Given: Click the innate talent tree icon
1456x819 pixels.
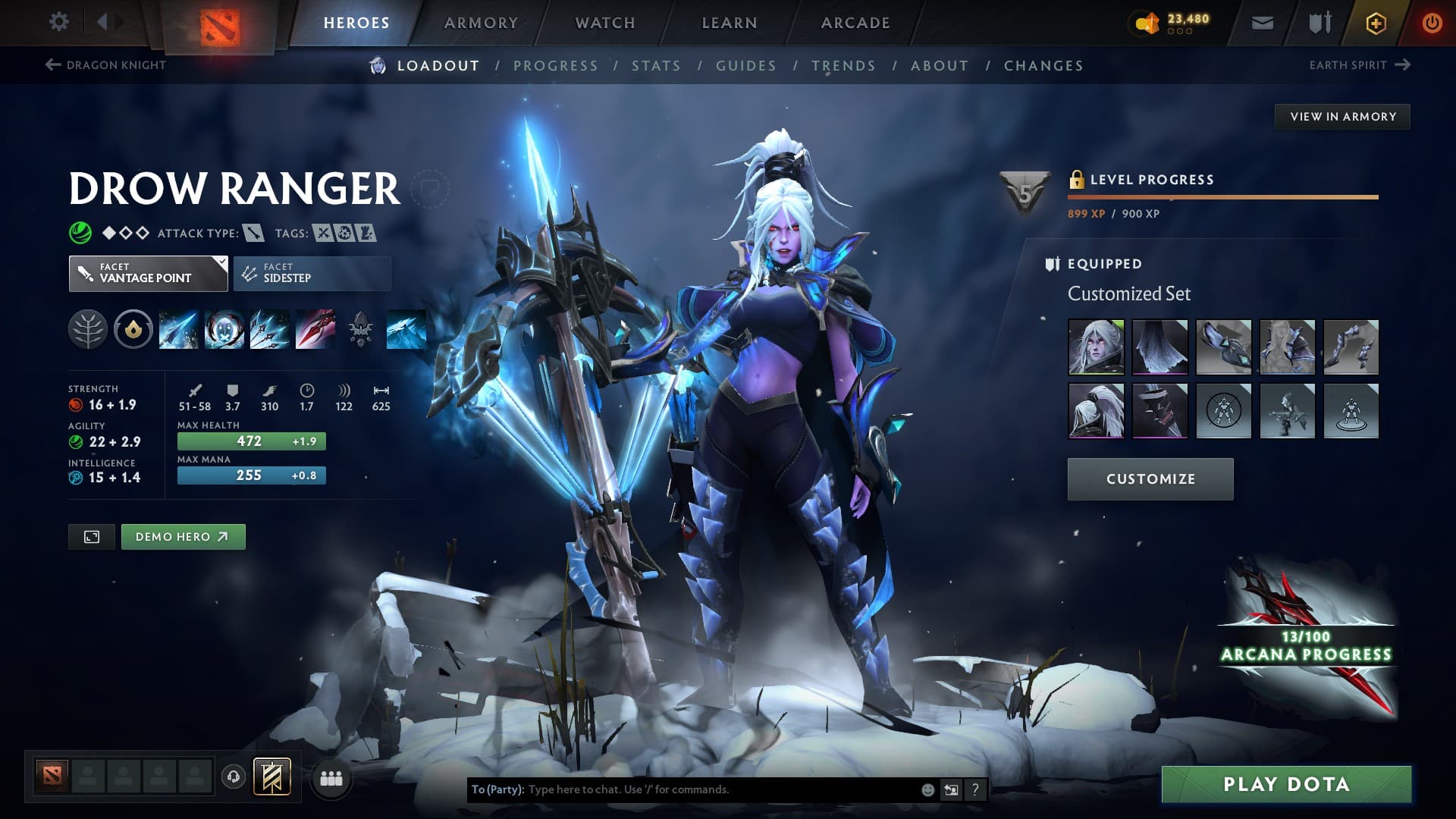Looking at the screenshot, I should 88,330.
